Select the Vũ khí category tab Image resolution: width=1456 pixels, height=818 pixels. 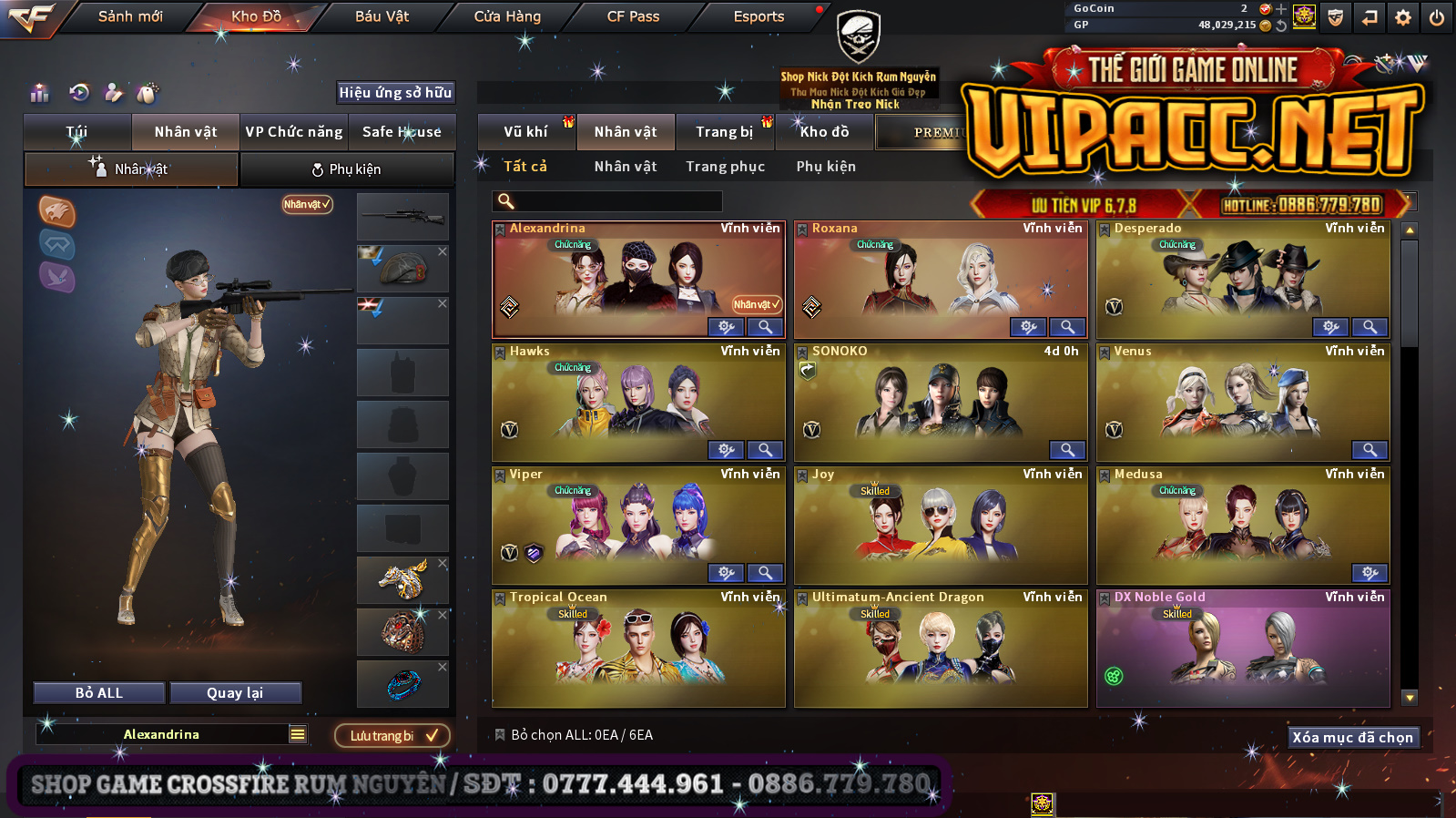click(x=525, y=132)
